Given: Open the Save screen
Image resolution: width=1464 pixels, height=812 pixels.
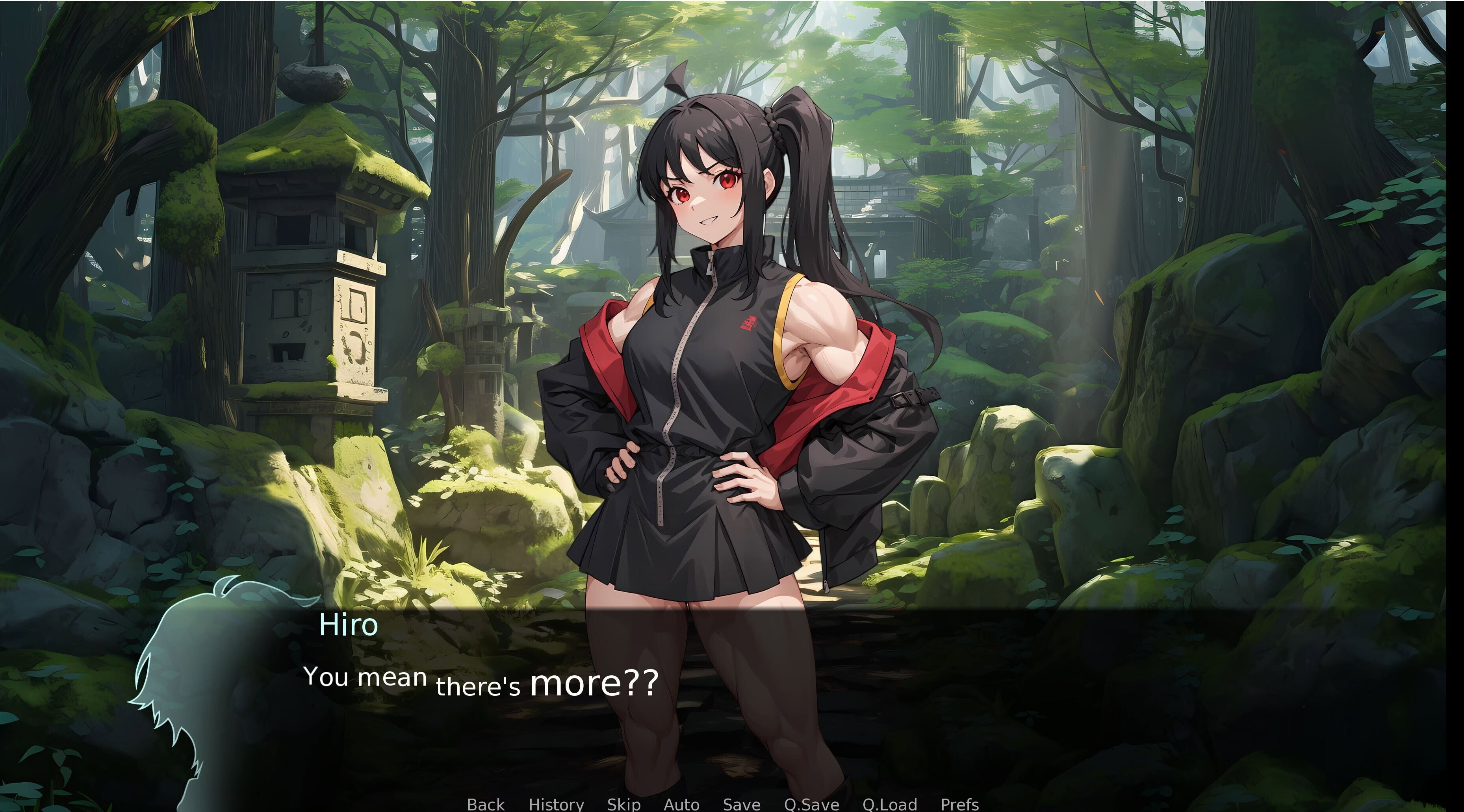Looking at the screenshot, I should [741, 804].
